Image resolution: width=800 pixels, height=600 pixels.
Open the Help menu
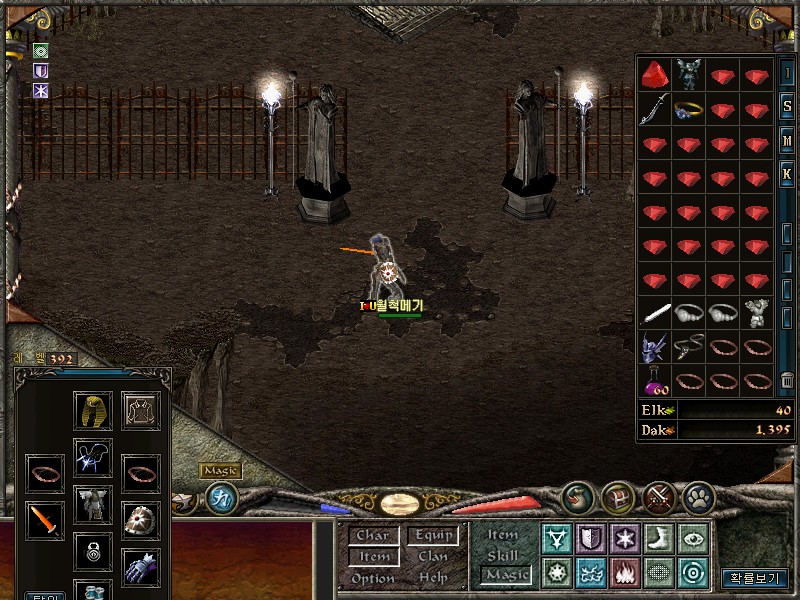[x=433, y=578]
